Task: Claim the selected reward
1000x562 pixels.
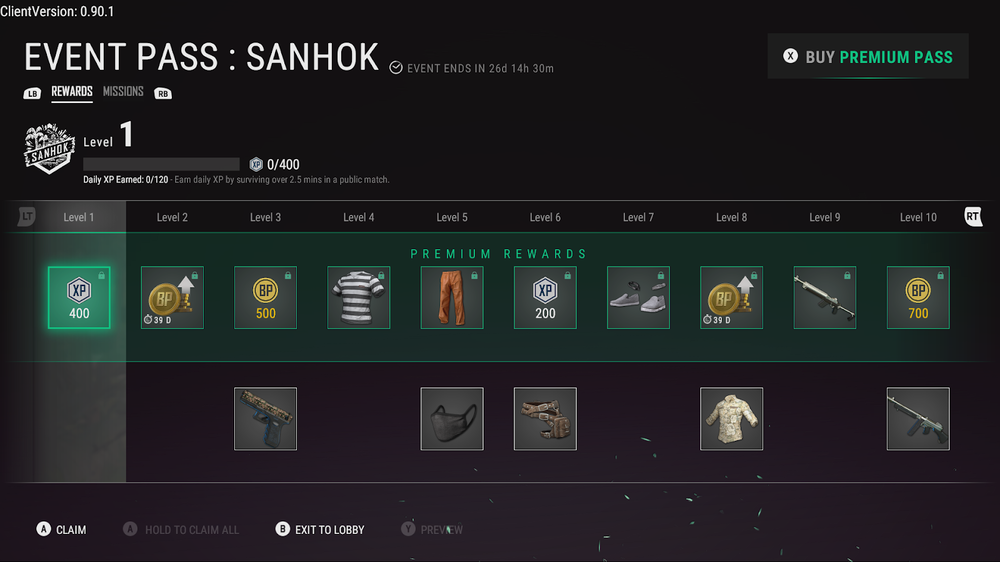Action: 61,529
